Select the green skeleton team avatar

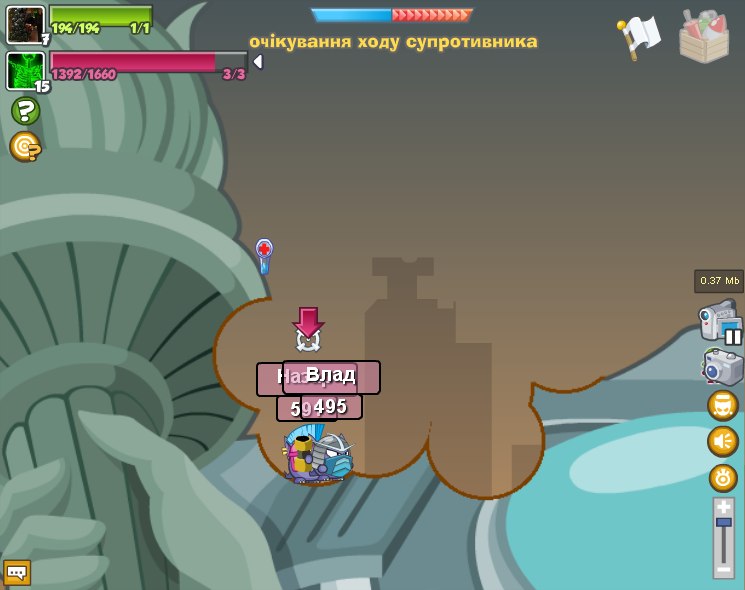(25, 71)
